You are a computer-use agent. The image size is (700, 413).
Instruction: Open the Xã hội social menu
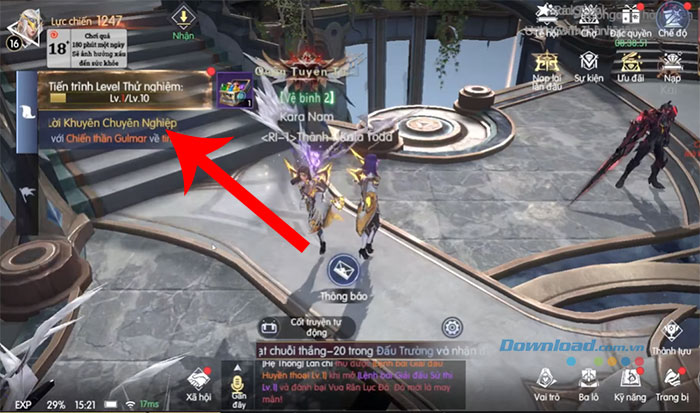197,380
